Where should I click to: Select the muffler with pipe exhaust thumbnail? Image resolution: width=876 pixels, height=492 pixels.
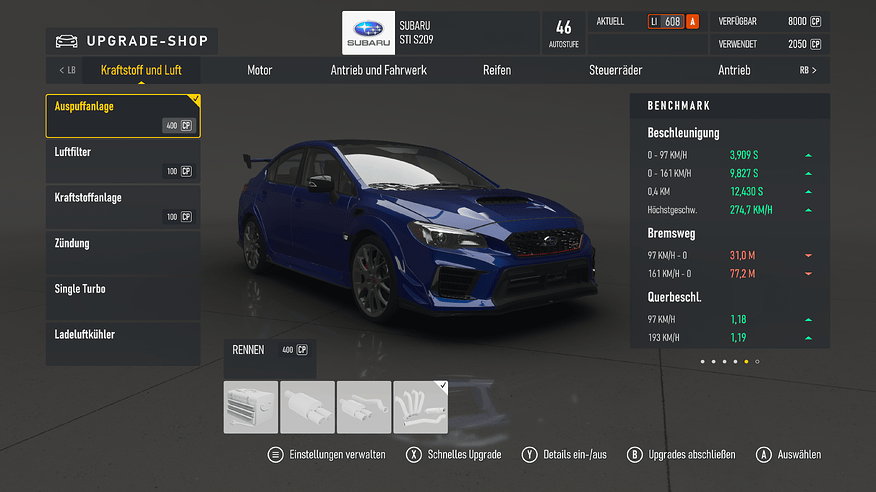coord(364,407)
